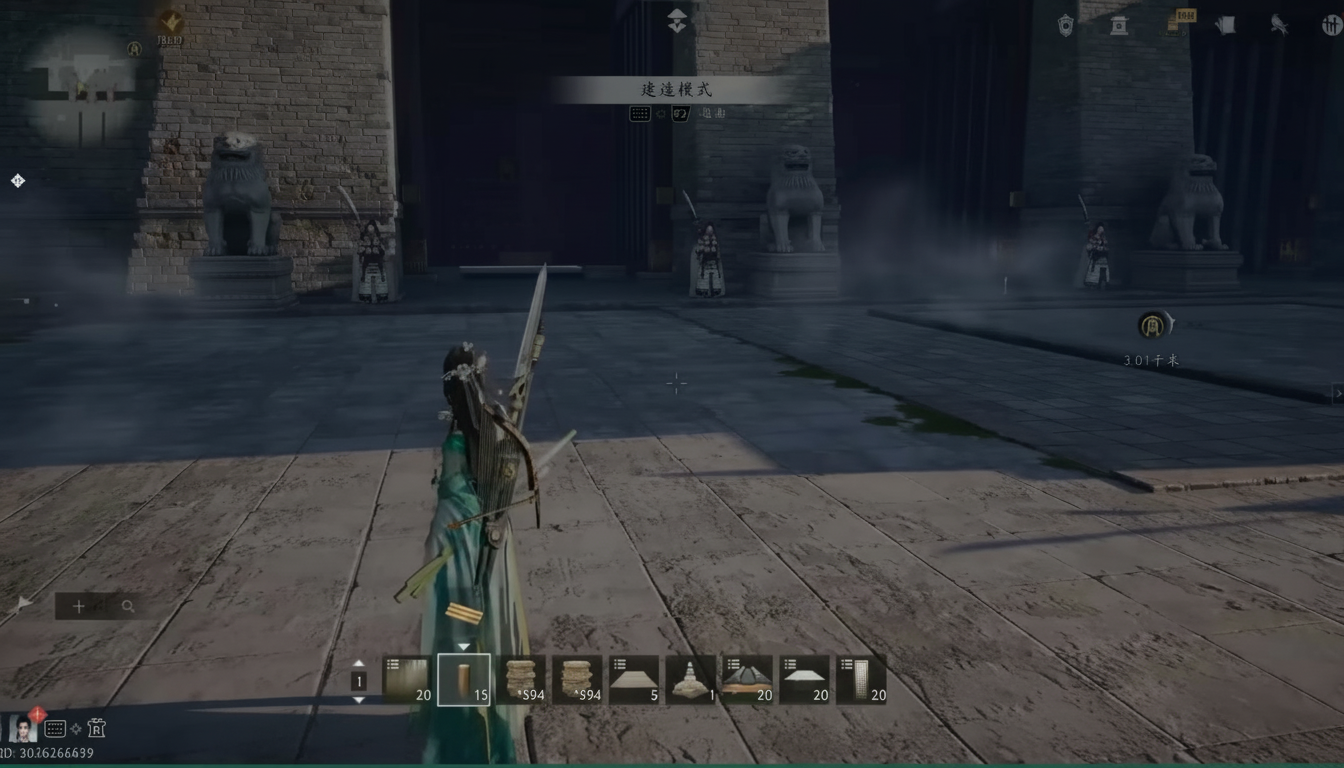Open the audio mixer icon at top right
The image size is (1344, 768).
pyautogui.click(x=1330, y=25)
